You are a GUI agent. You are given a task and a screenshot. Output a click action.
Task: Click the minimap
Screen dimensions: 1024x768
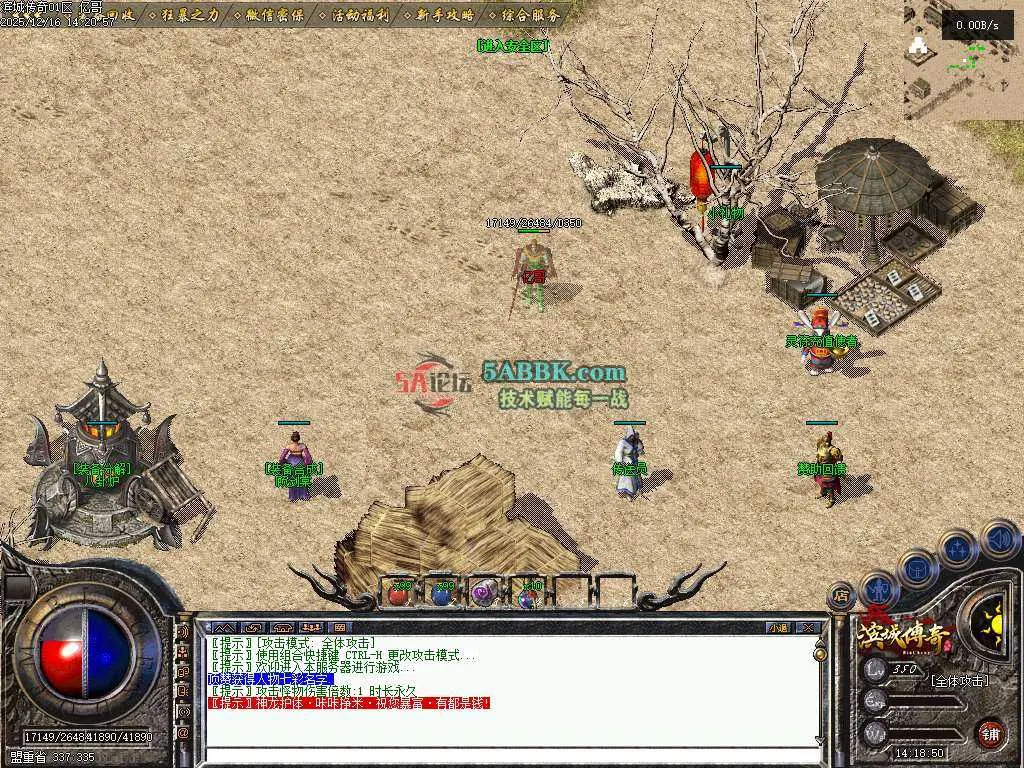963,60
